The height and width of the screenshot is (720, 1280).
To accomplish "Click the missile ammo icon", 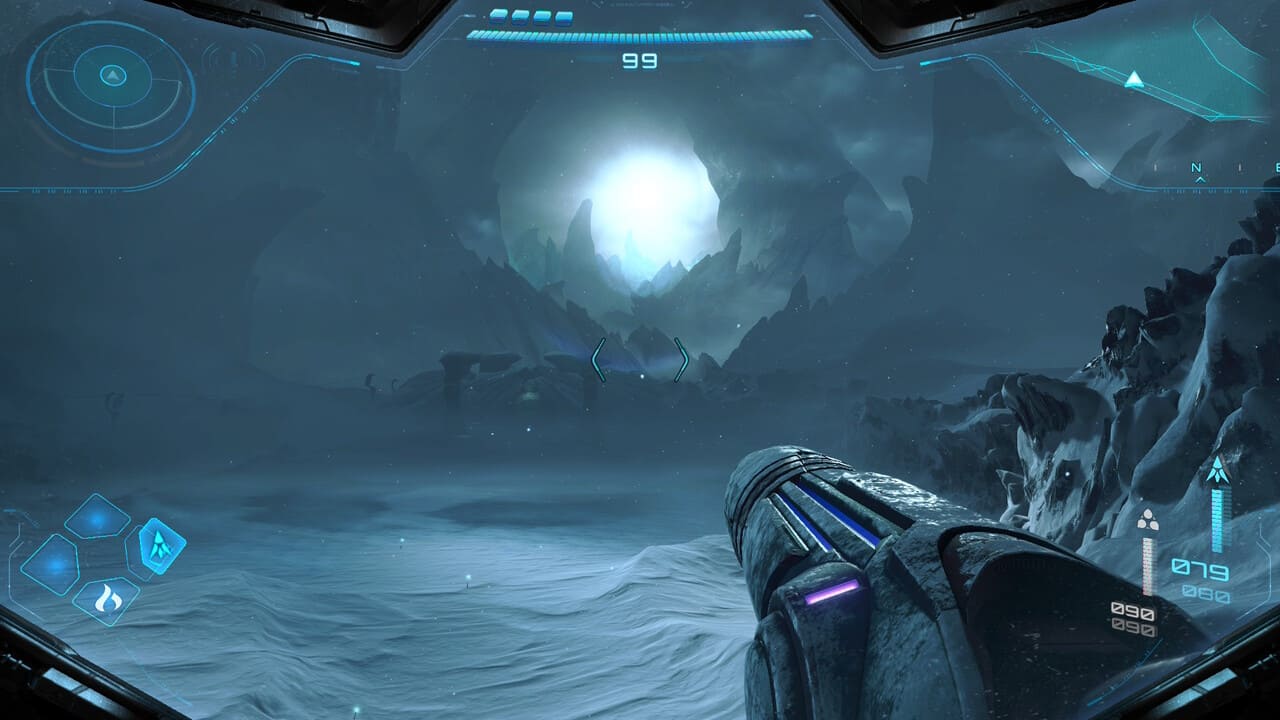I will click(x=1217, y=470).
